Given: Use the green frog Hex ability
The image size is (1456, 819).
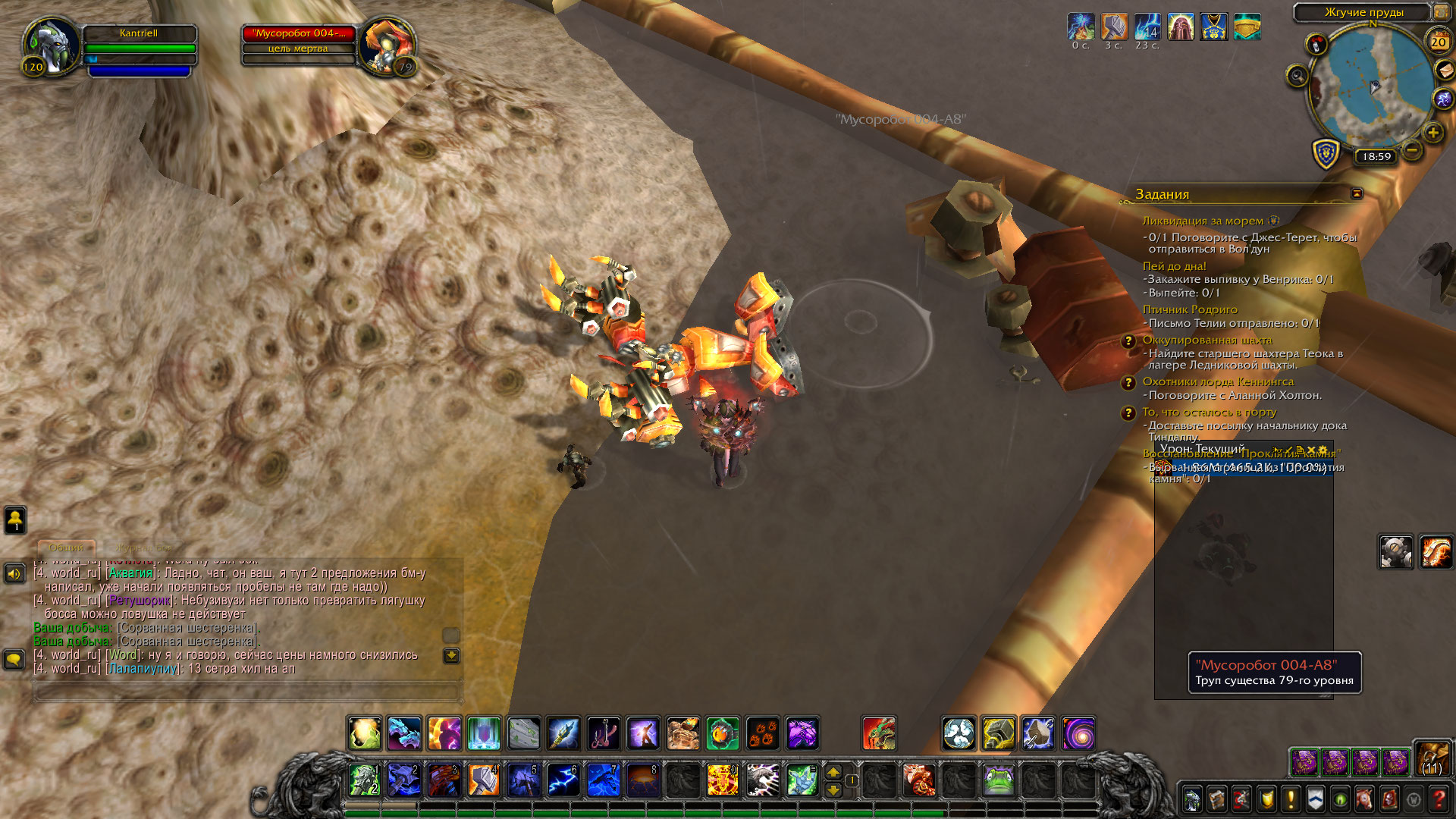Looking at the screenshot, I should 998,780.
